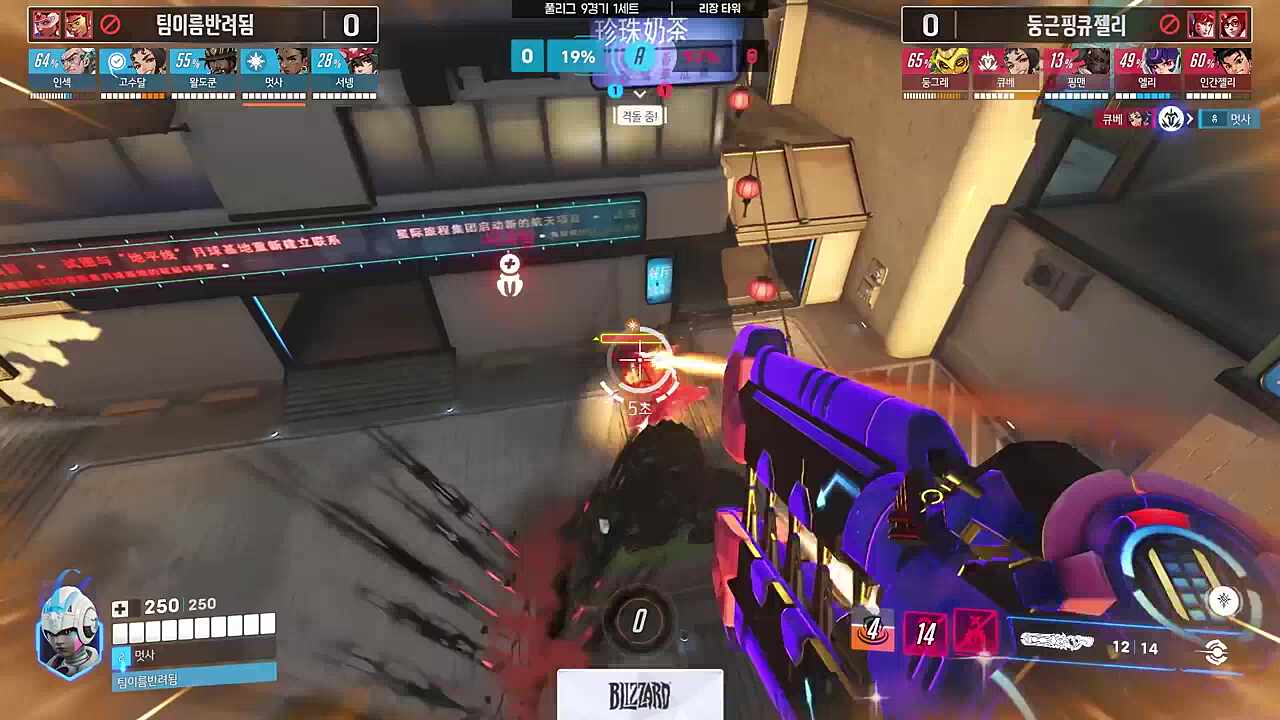
Task: Pick player 서넹 from the blue team
Action: pyautogui.click(x=344, y=70)
